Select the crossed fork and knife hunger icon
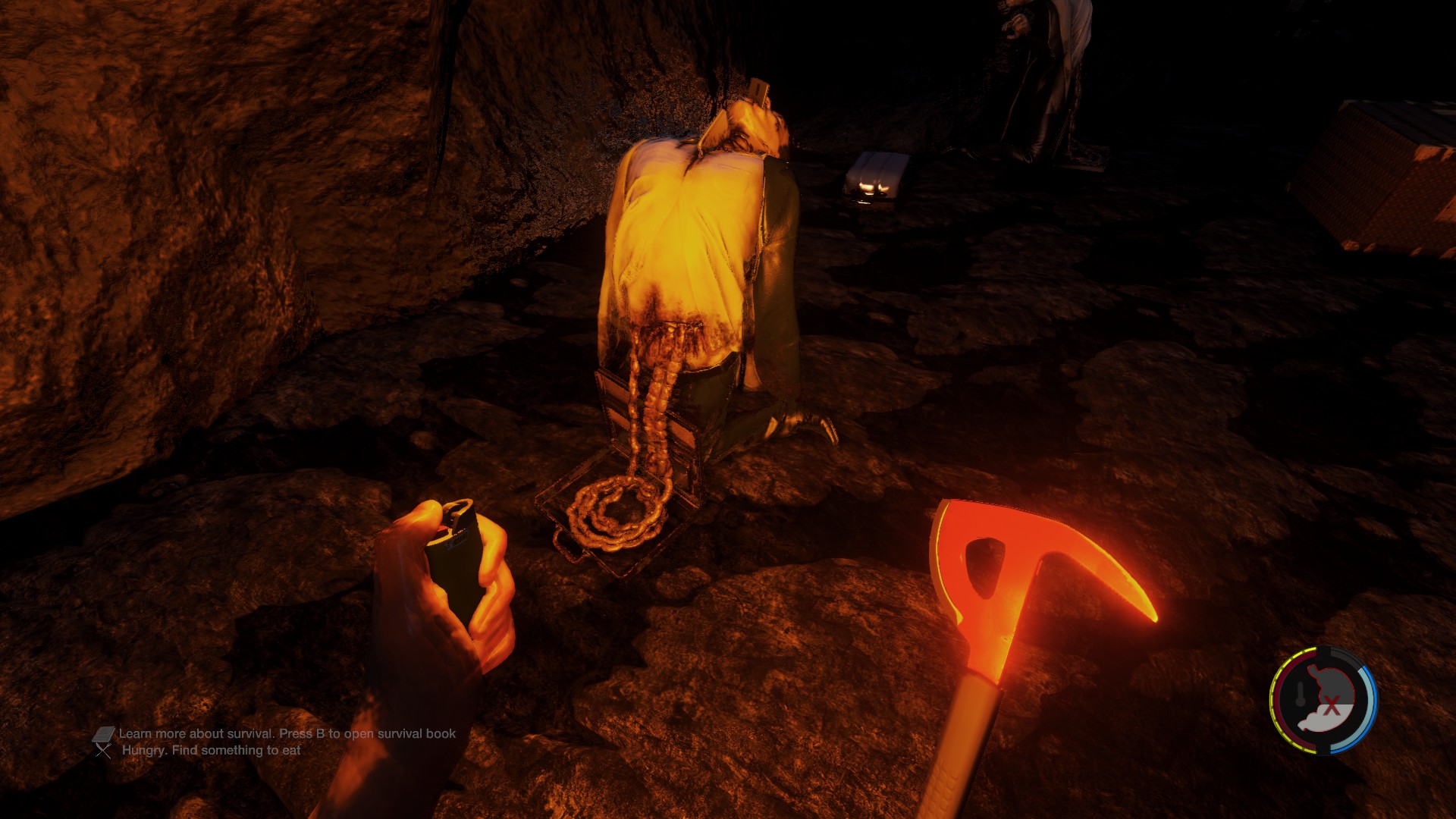Image resolution: width=1456 pixels, height=819 pixels. (104, 751)
